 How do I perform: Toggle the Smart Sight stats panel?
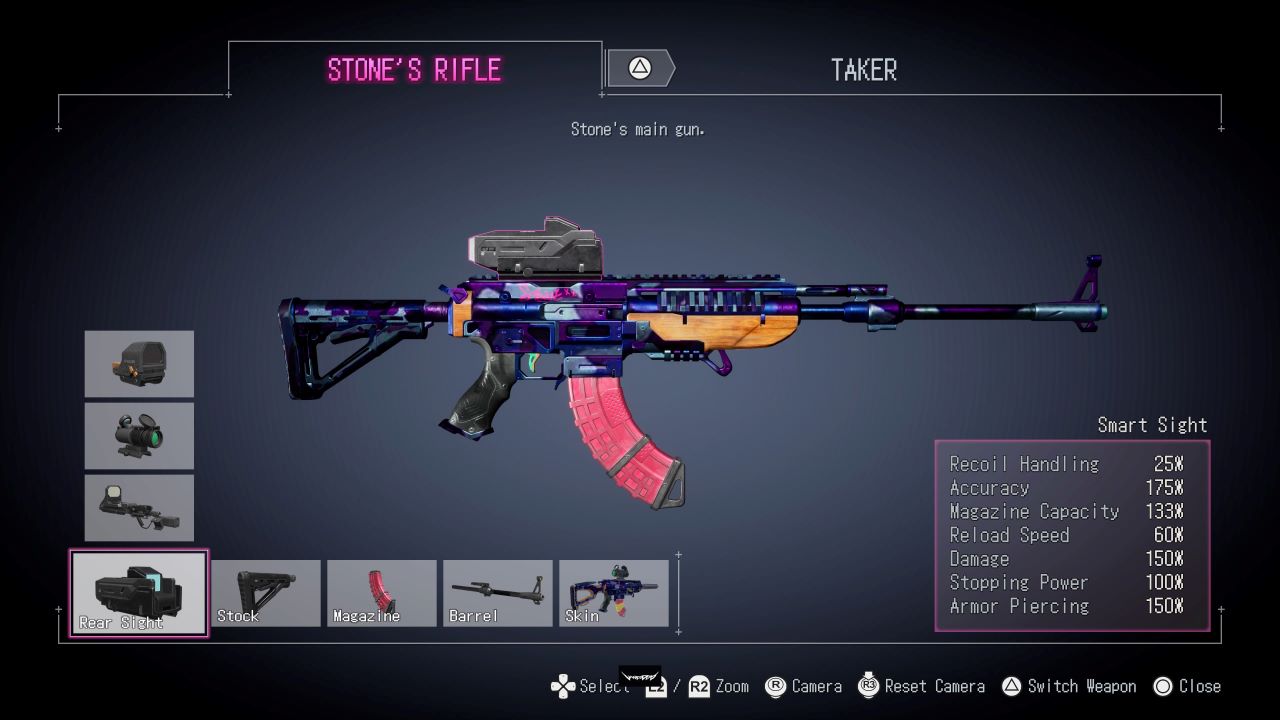pyautogui.click(x=1072, y=535)
